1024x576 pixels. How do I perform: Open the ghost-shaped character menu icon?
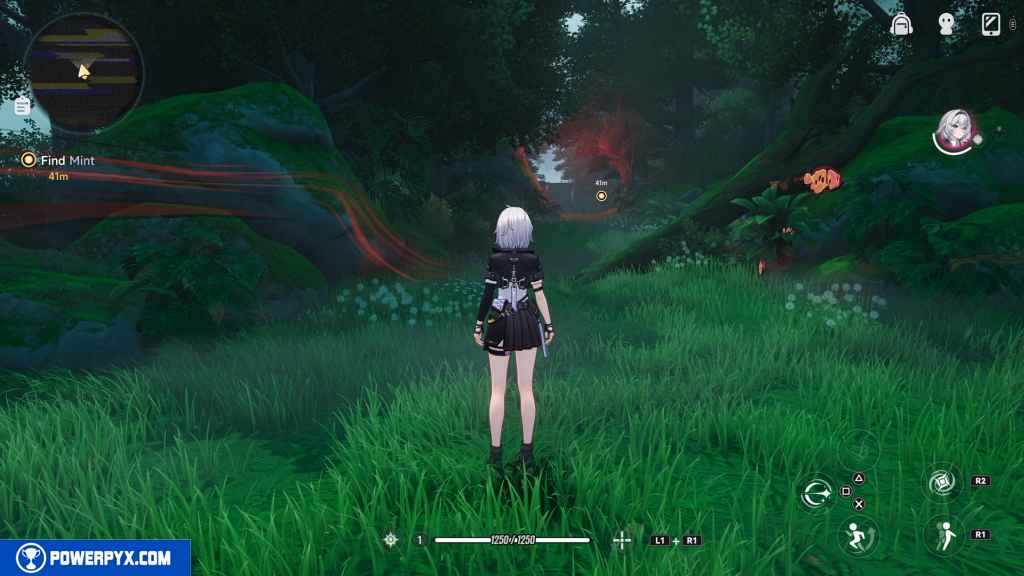click(946, 26)
